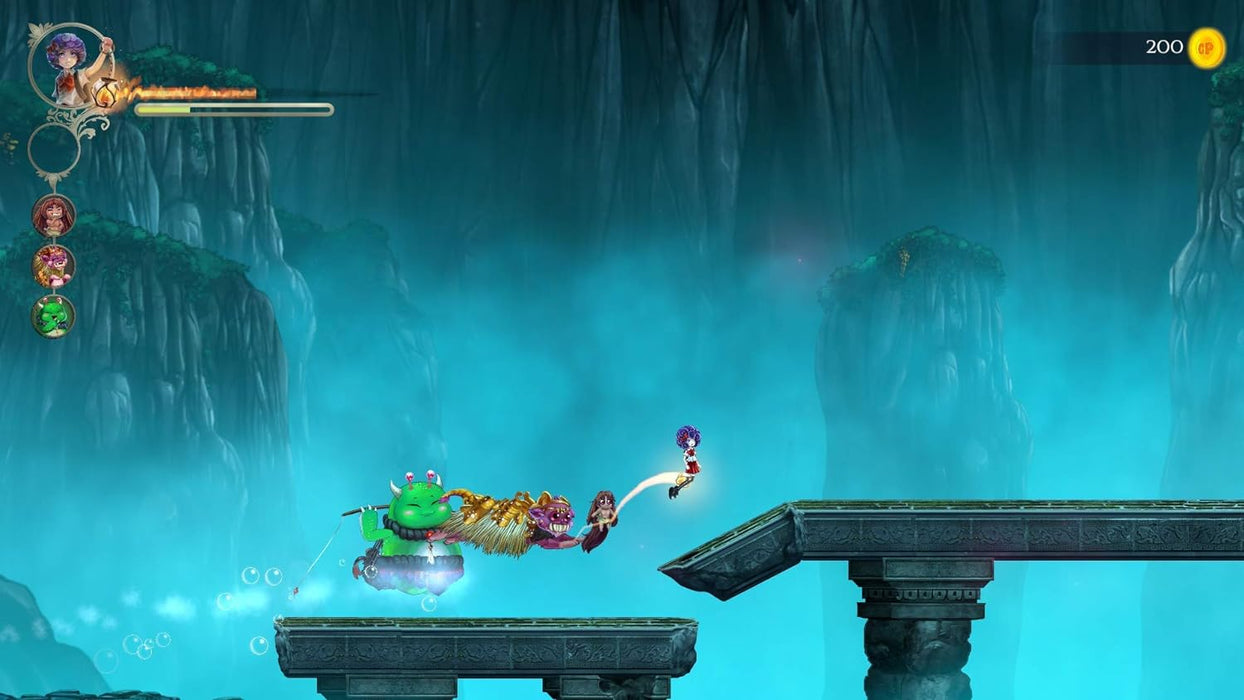Select the pink-haired golden companion portrait

(x=53, y=265)
